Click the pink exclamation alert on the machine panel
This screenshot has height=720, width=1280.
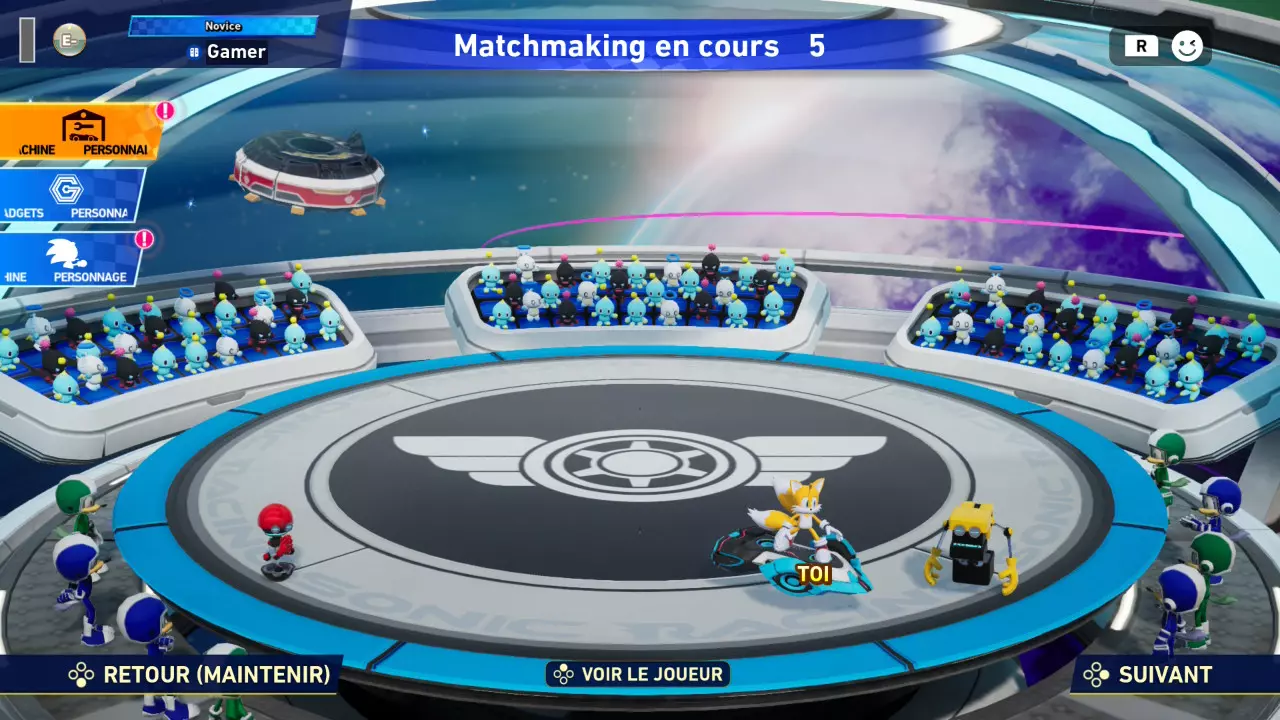click(165, 108)
